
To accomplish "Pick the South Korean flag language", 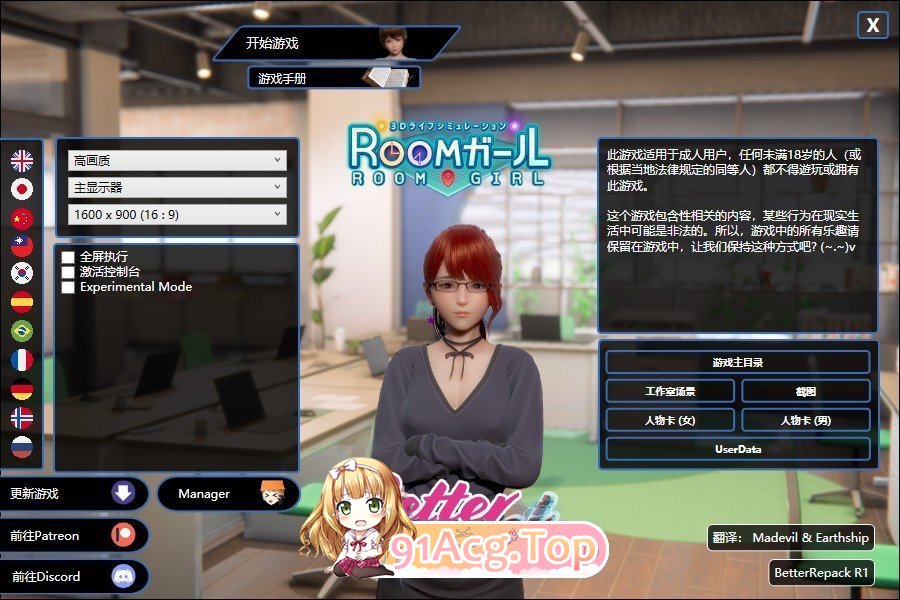I will point(22,273).
